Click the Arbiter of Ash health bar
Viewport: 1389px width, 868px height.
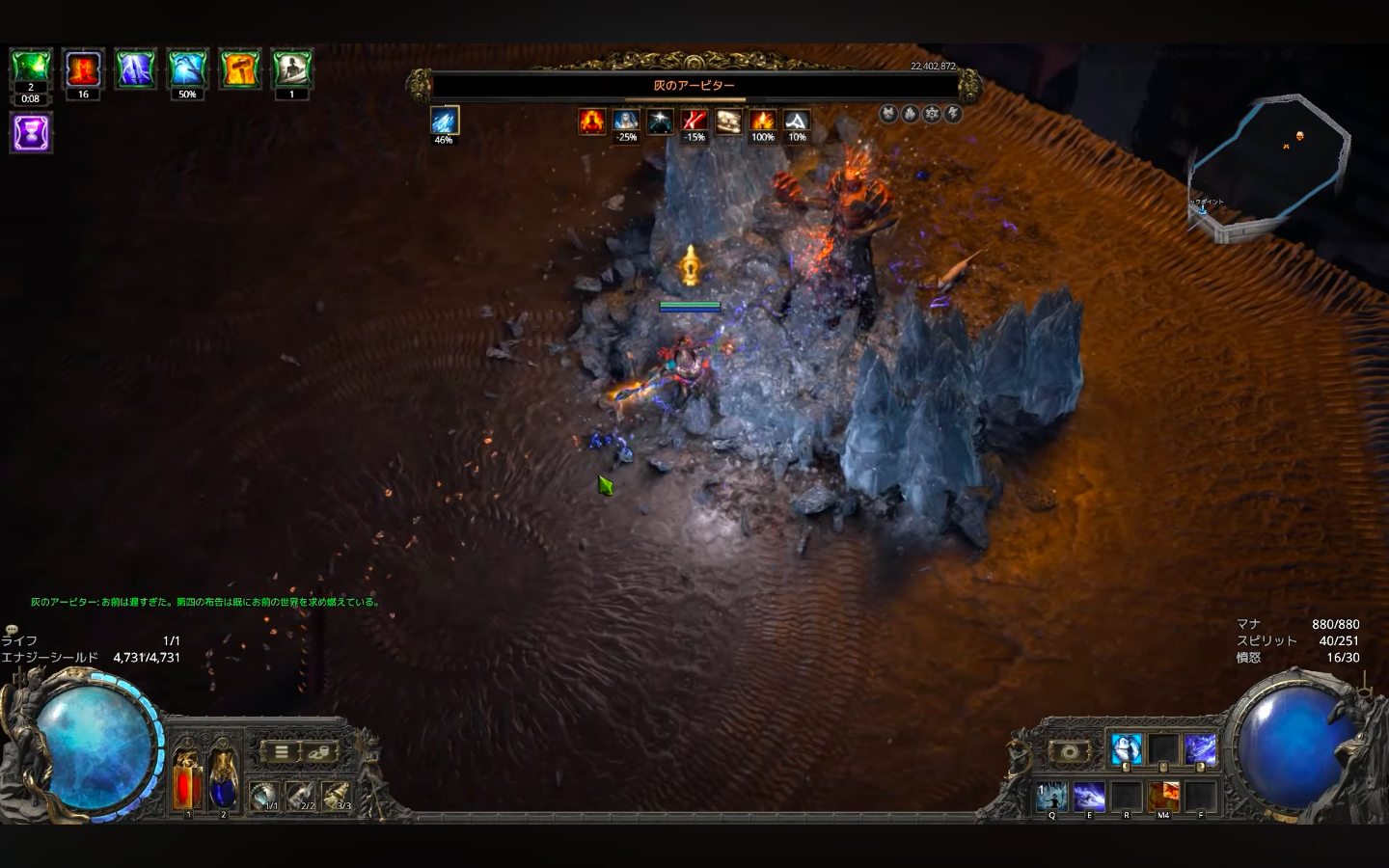coord(694,85)
